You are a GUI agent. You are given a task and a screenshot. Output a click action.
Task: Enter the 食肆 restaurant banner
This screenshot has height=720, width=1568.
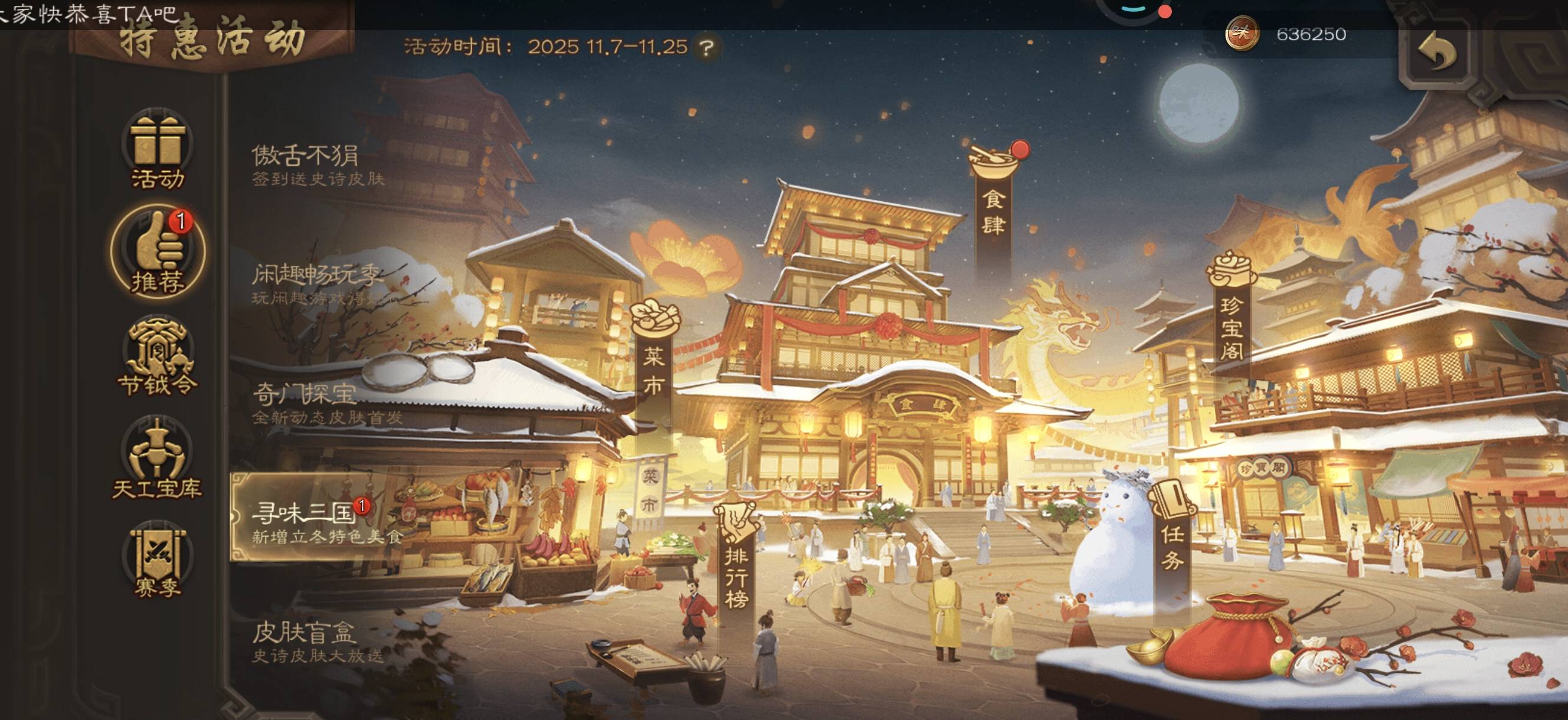pos(994,201)
